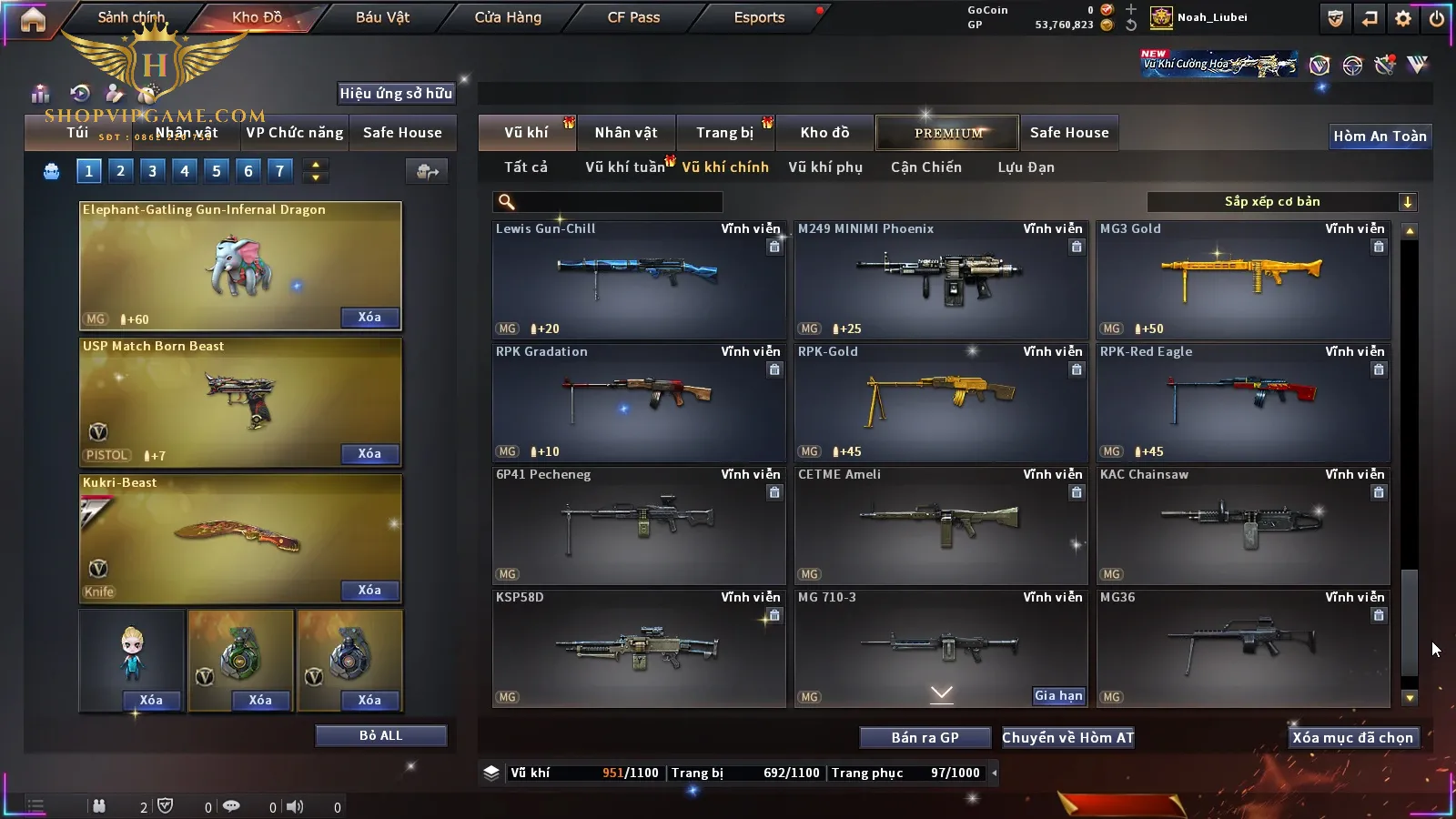Open the CF Pass menu
Screen dimensions: 1456x819
click(633, 17)
